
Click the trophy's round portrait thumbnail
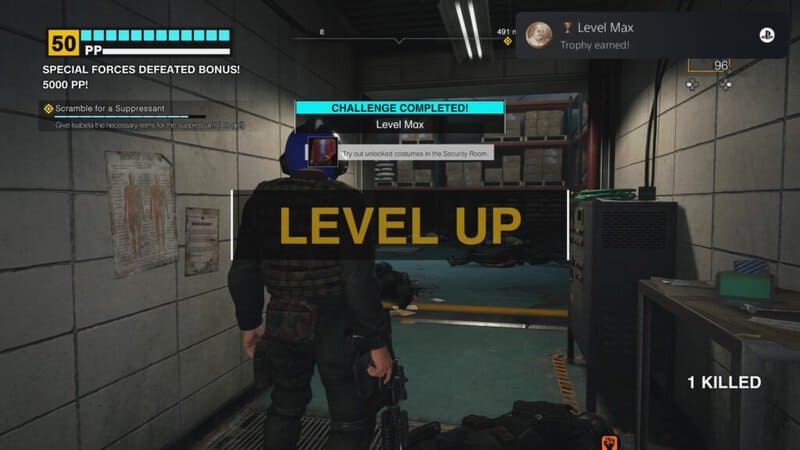click(x=540, y=36)
